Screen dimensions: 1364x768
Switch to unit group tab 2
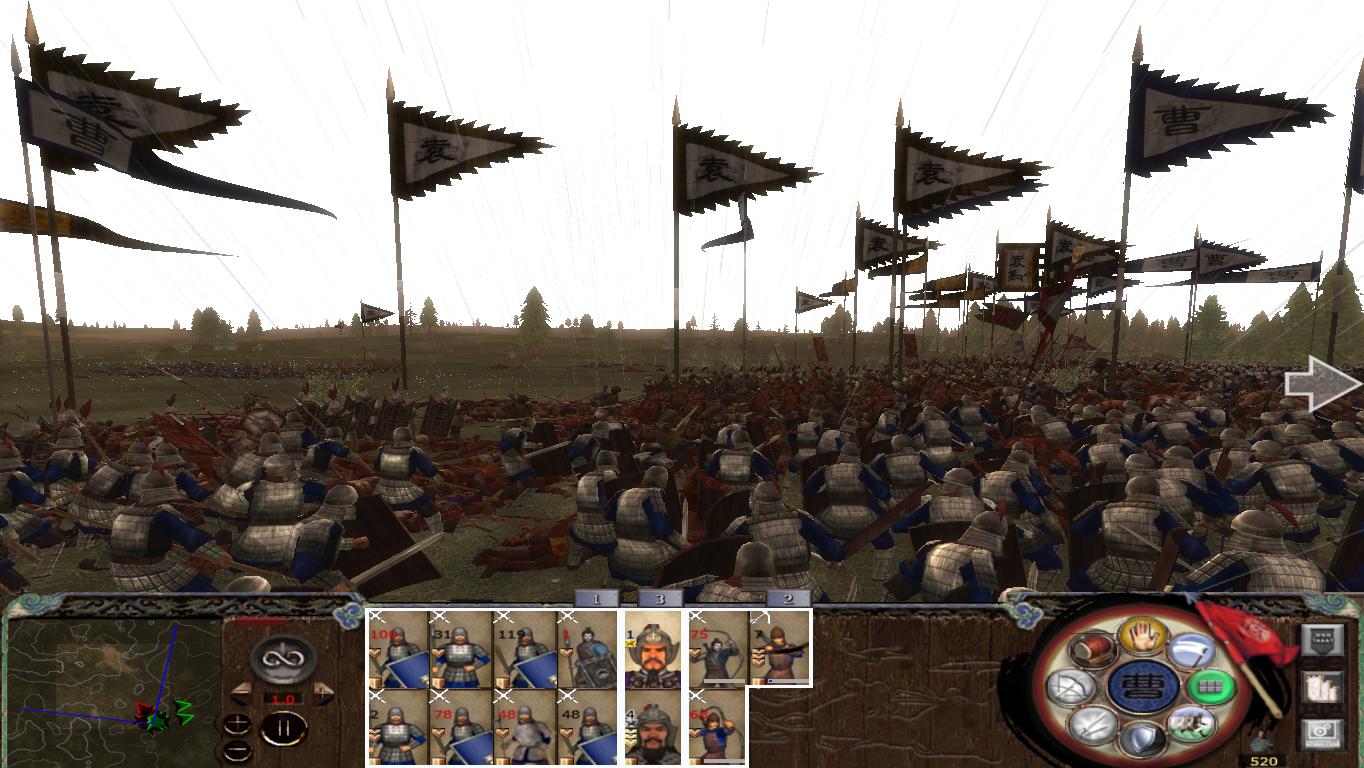[x=788, y=600]
